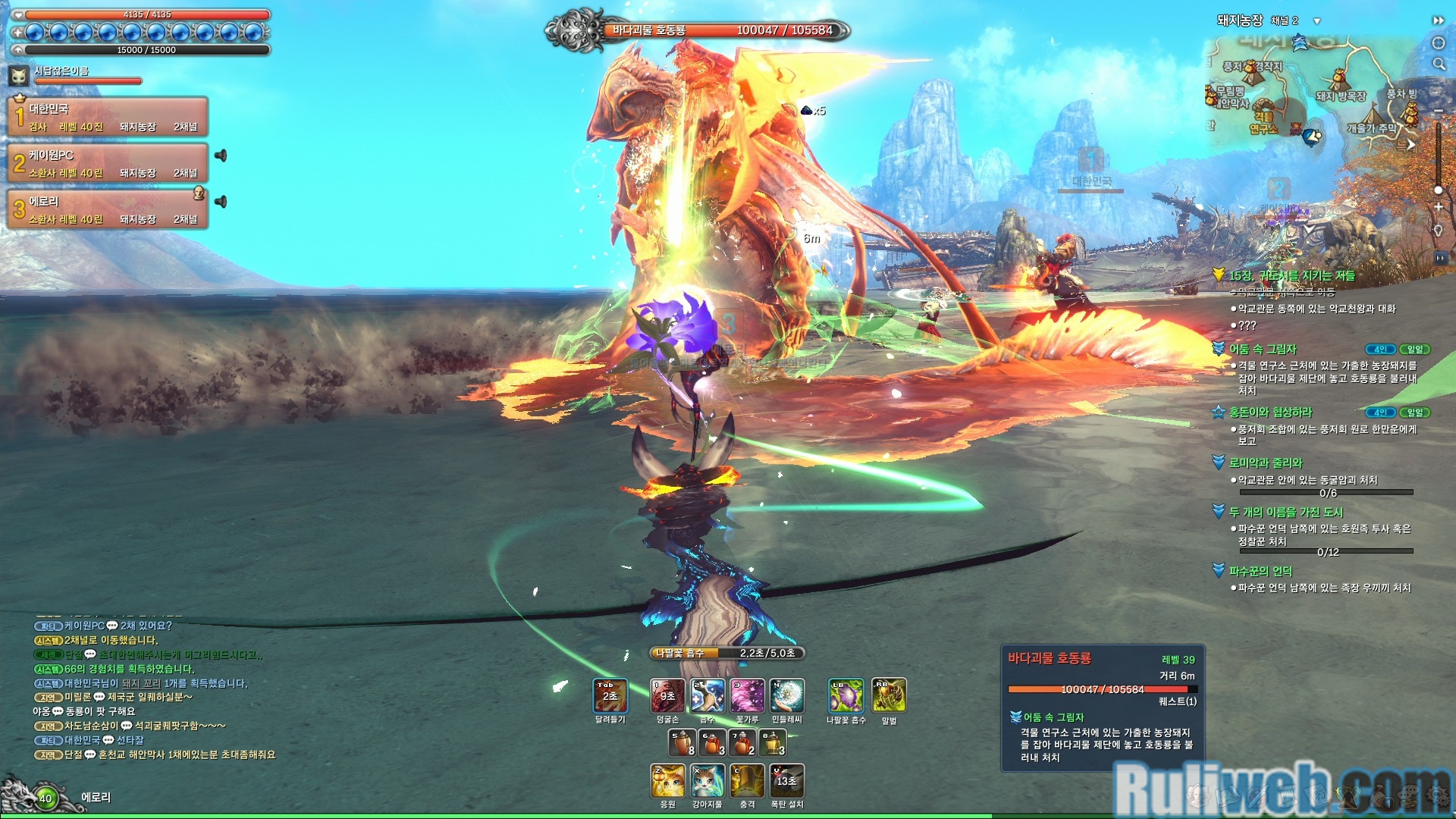Use the yellow potion in slot 8
The height and width of the screenshot is (819, 1456).
click(773, 742)
